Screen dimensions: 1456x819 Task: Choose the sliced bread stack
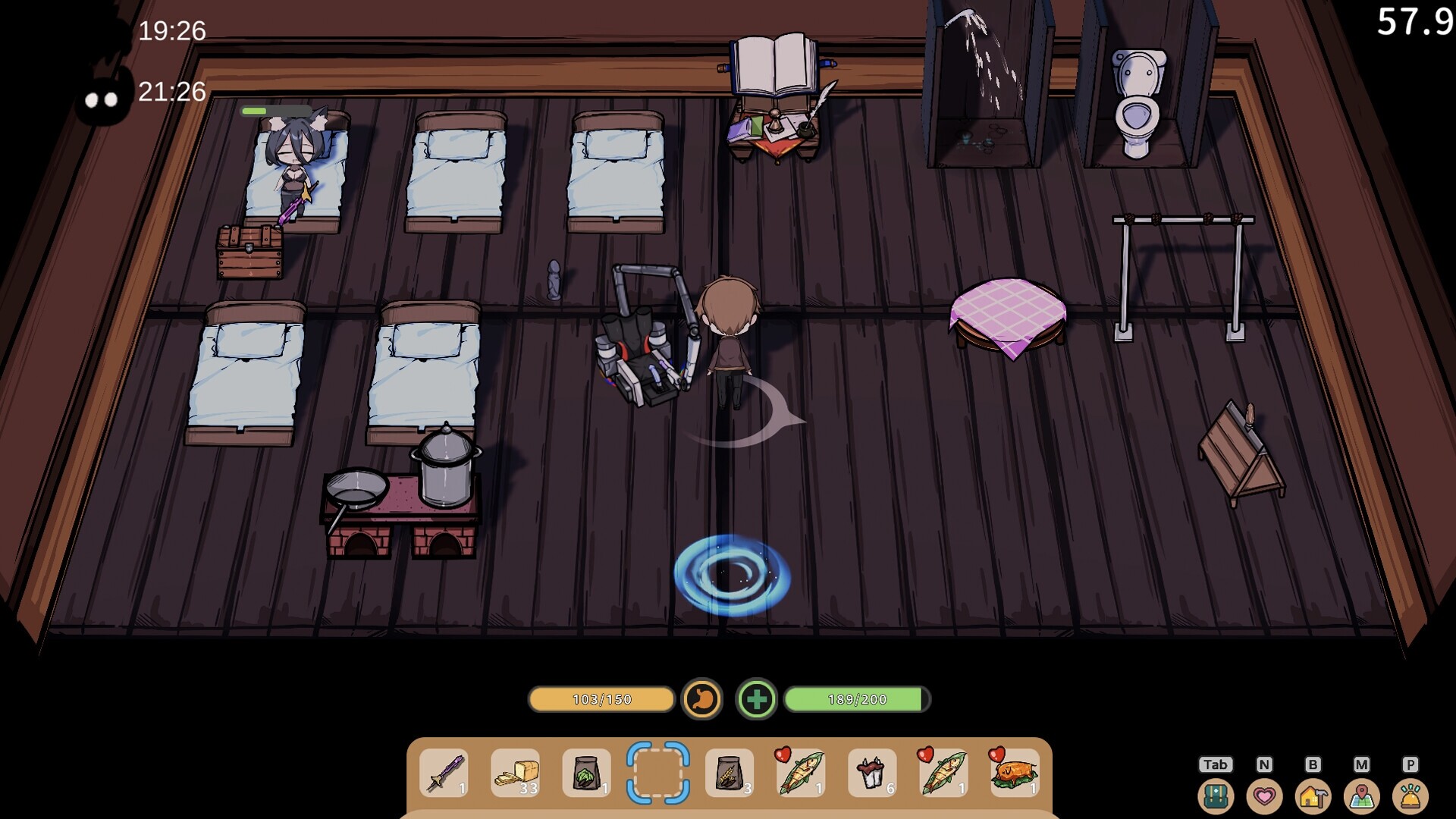(515, 773)
